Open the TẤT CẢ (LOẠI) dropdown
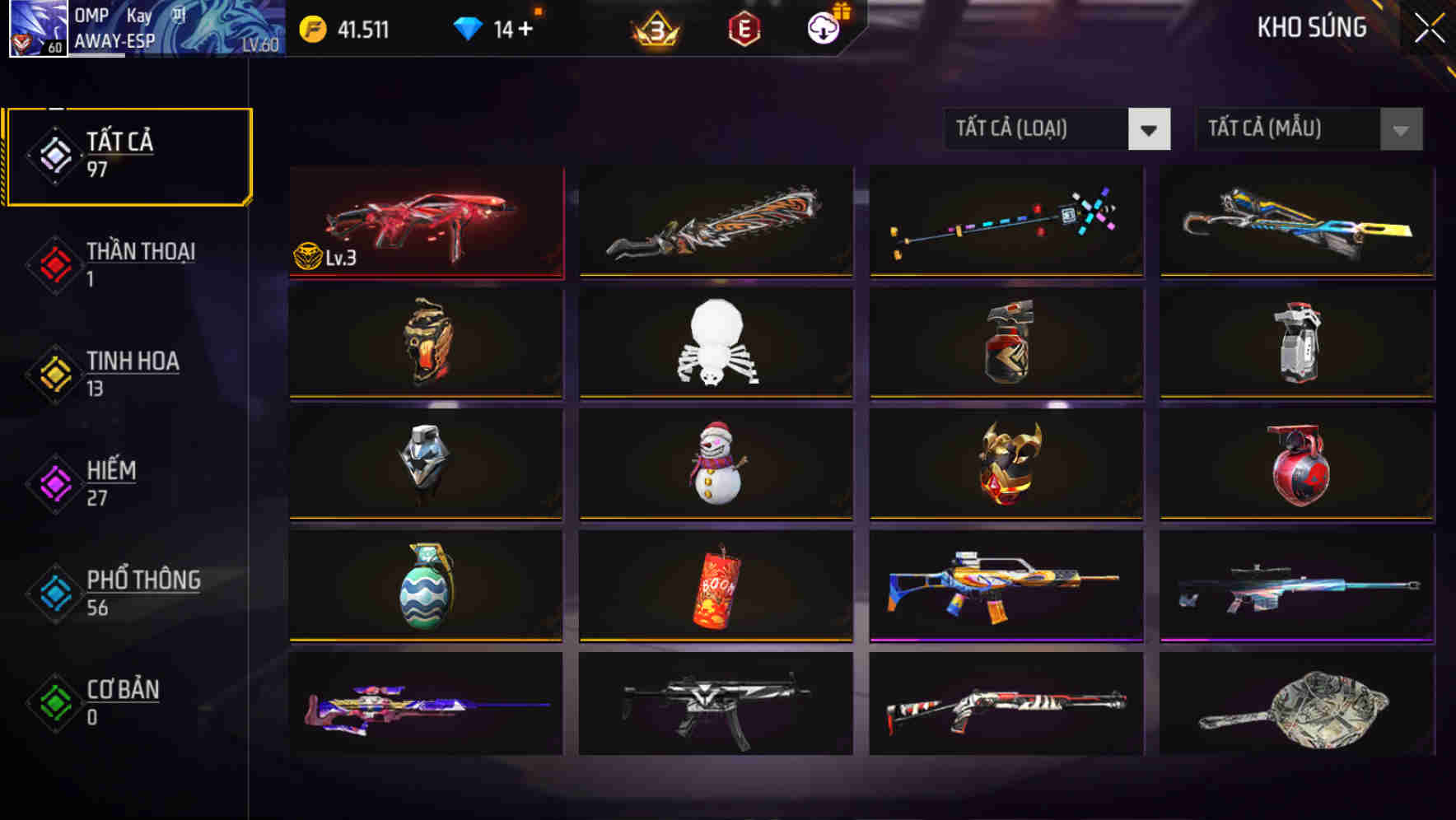The image size is (1456, 820). point(1057,129)
